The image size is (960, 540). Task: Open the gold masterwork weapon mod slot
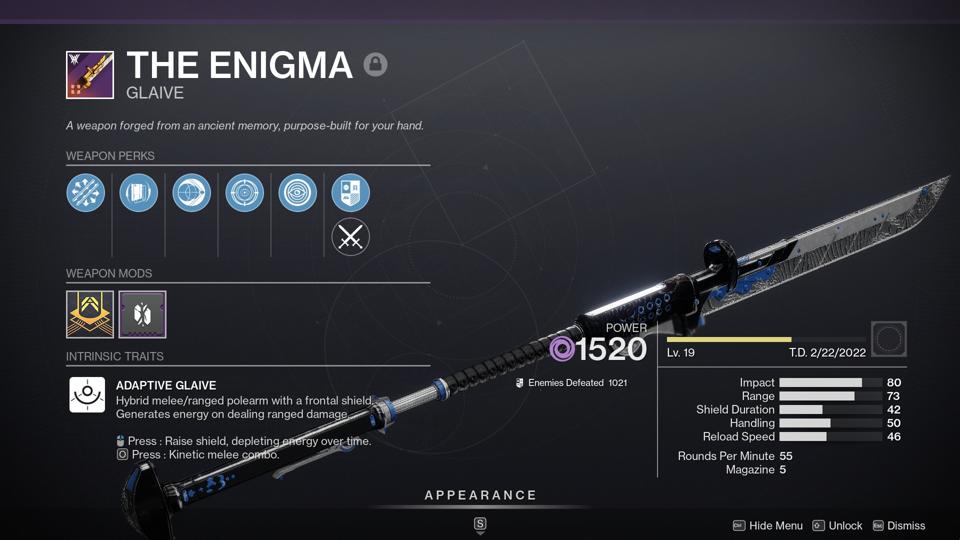pos(90,314)
